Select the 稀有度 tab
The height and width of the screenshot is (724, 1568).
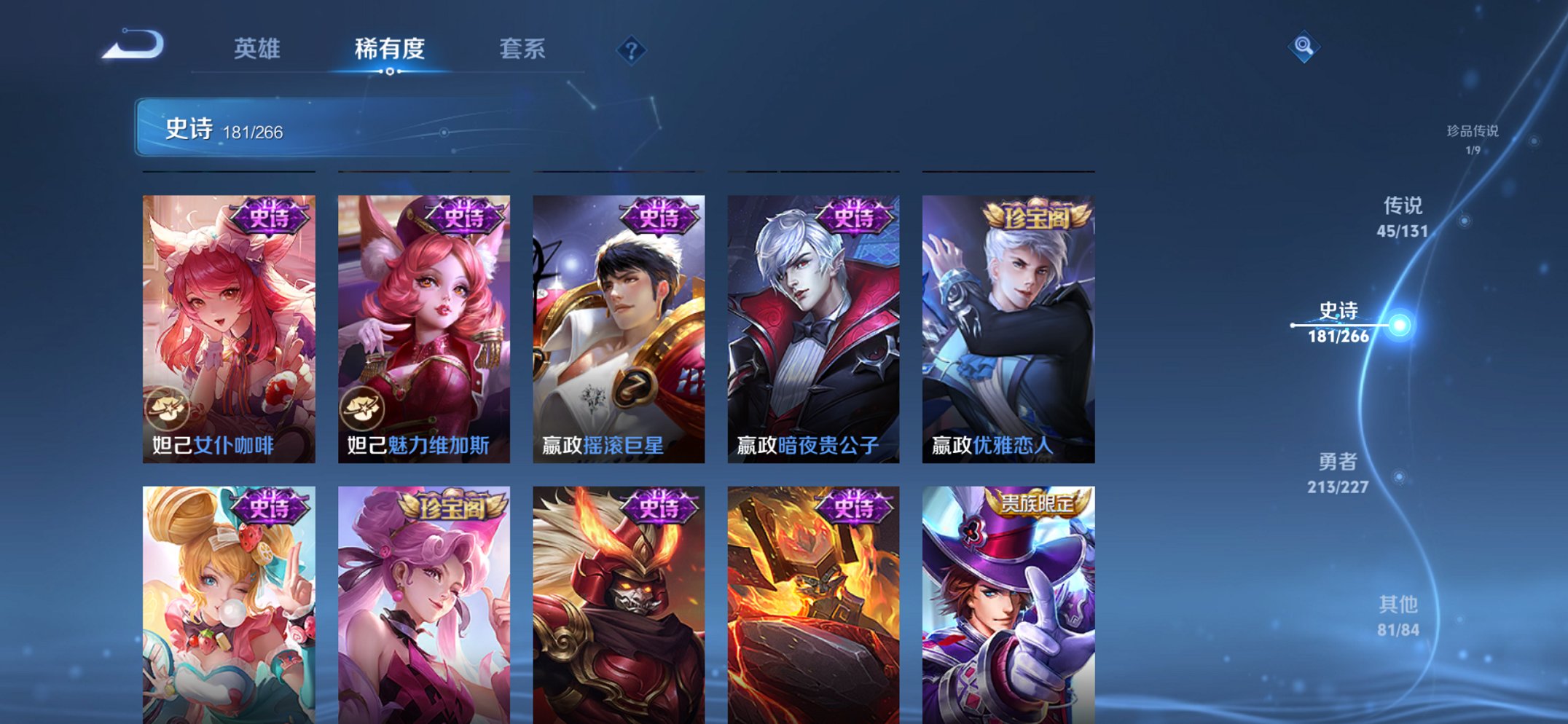coord(390,49)
